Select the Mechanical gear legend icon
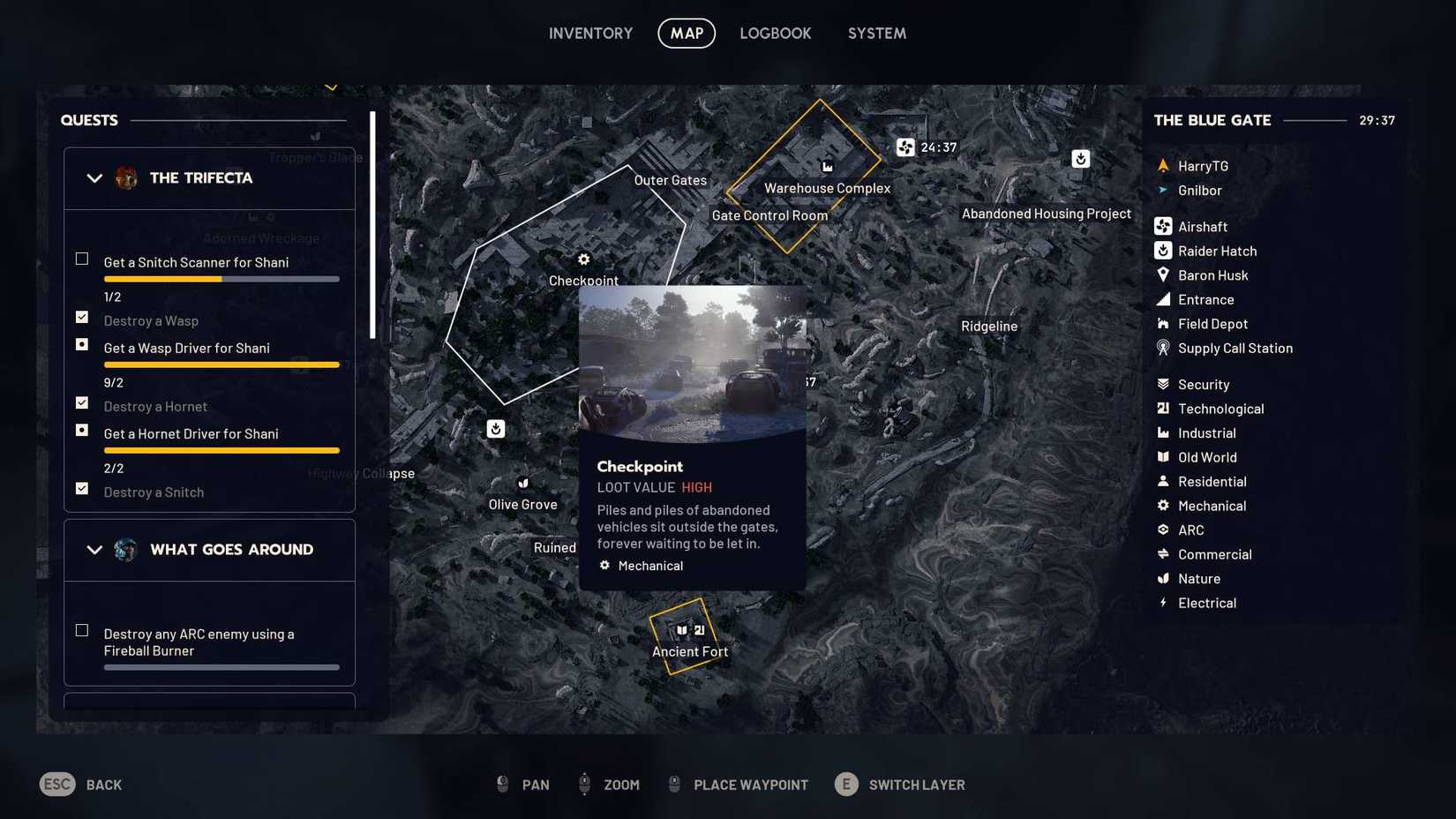This screenshot has width=1456, height=819. pos(1162,505)
